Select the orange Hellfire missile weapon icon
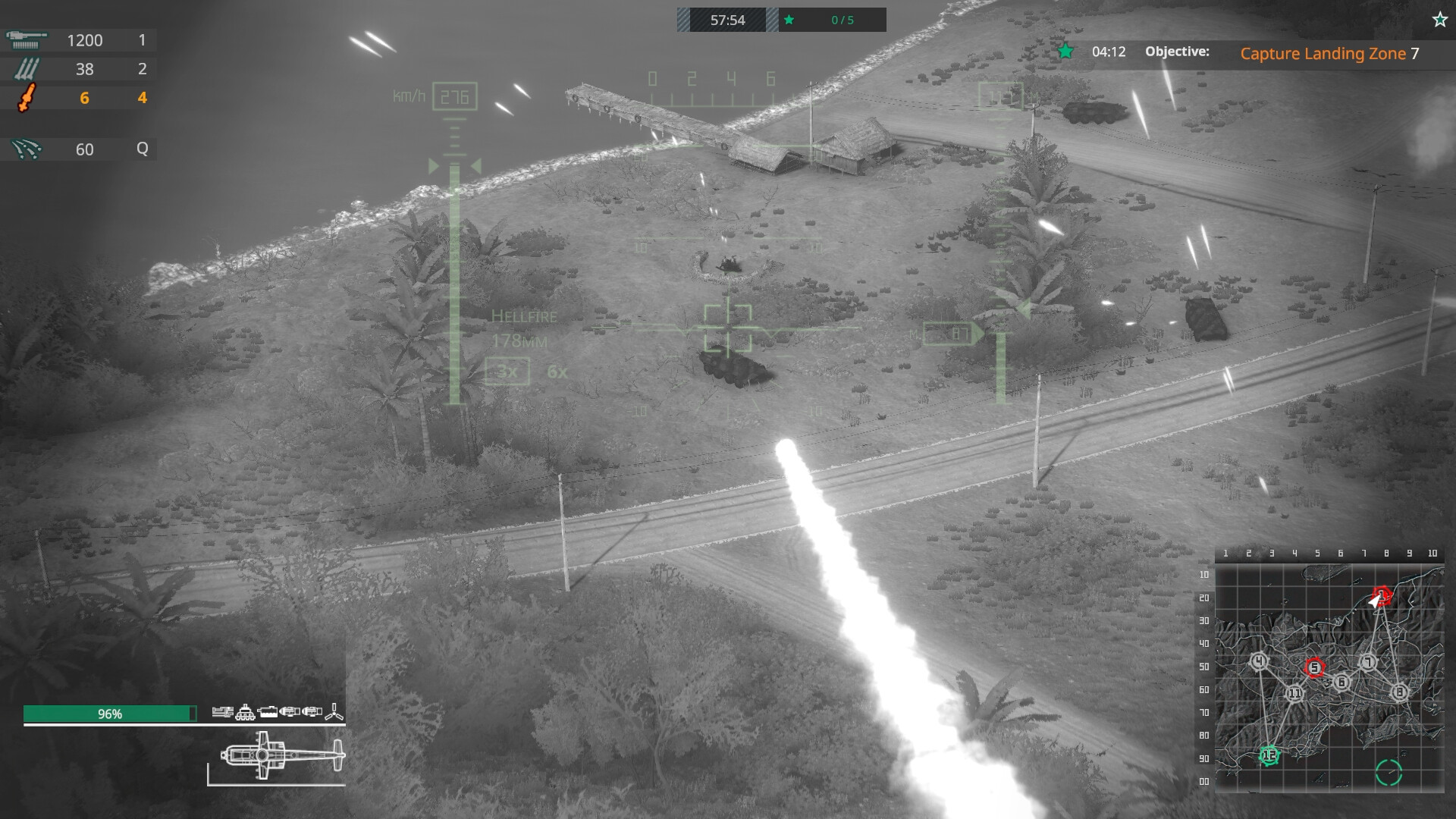This screenshot has height=819, width=1456. 29,97
